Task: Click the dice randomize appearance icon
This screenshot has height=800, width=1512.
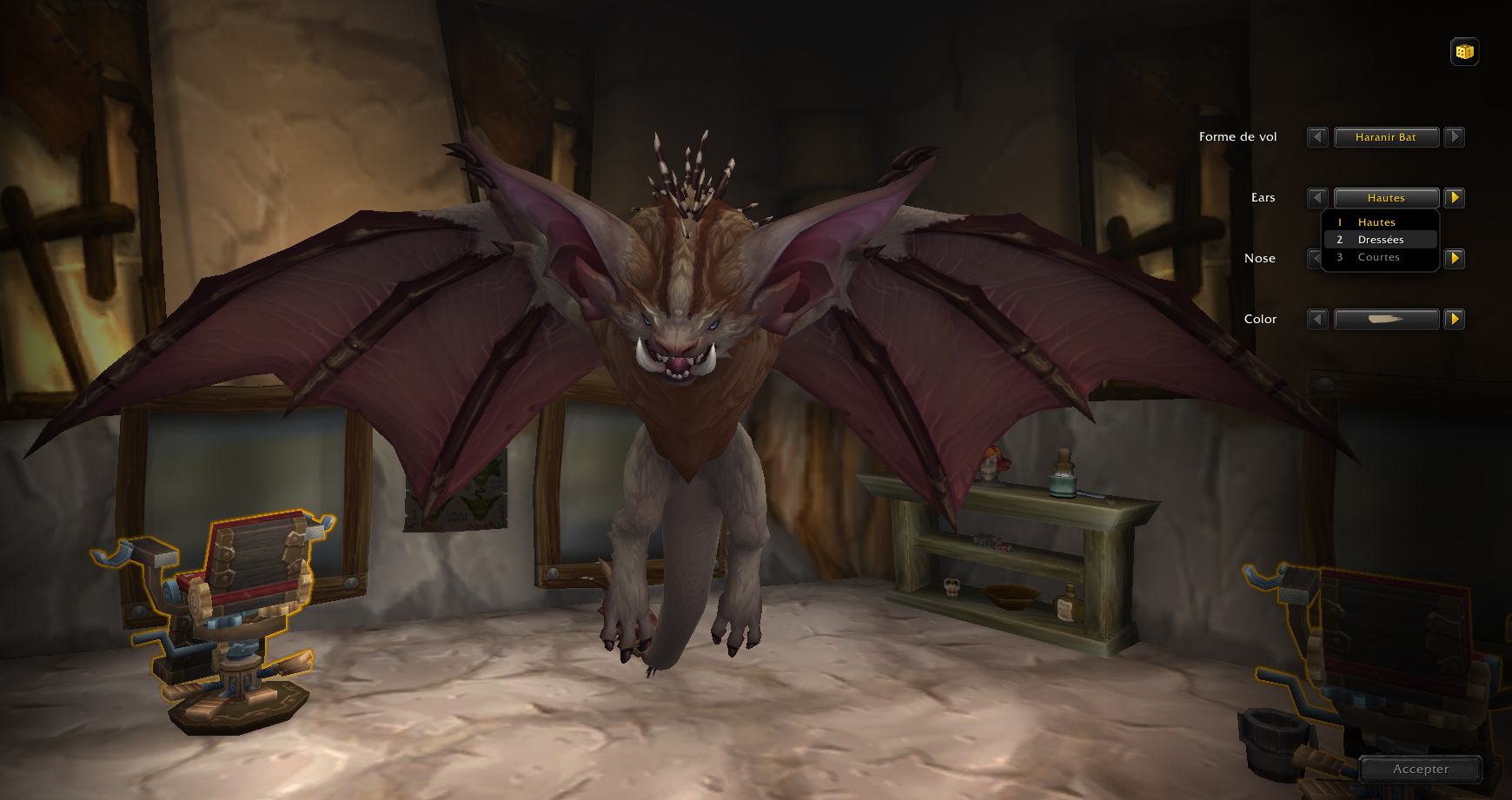Action: 1463,51
